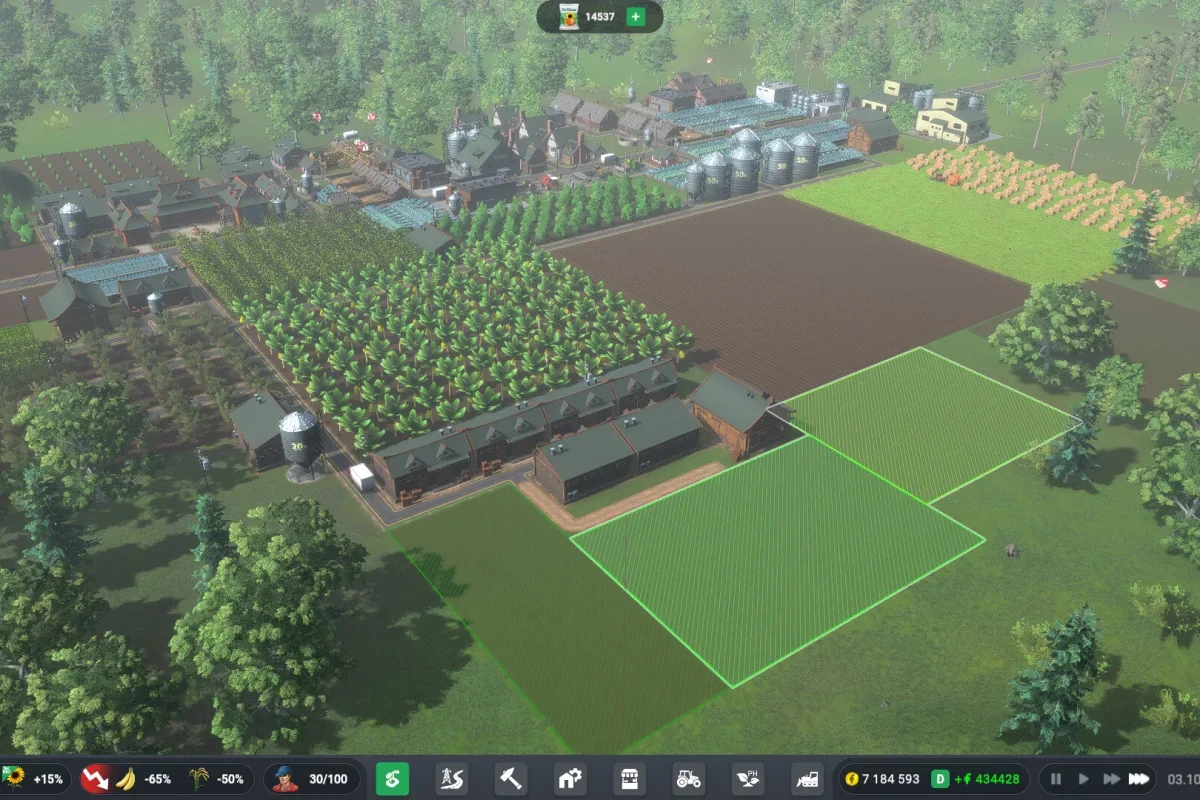Open the market stall shop
The height and width of the screenshot is (800, 1200).
click(629, 779)
